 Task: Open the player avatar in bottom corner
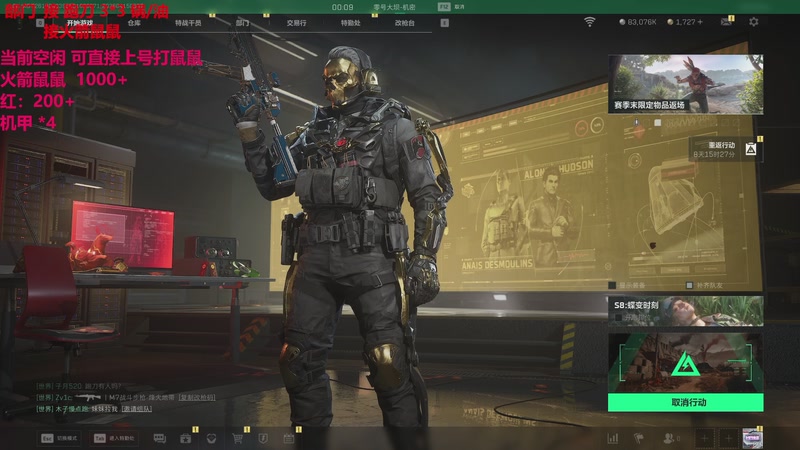point(752,438)
